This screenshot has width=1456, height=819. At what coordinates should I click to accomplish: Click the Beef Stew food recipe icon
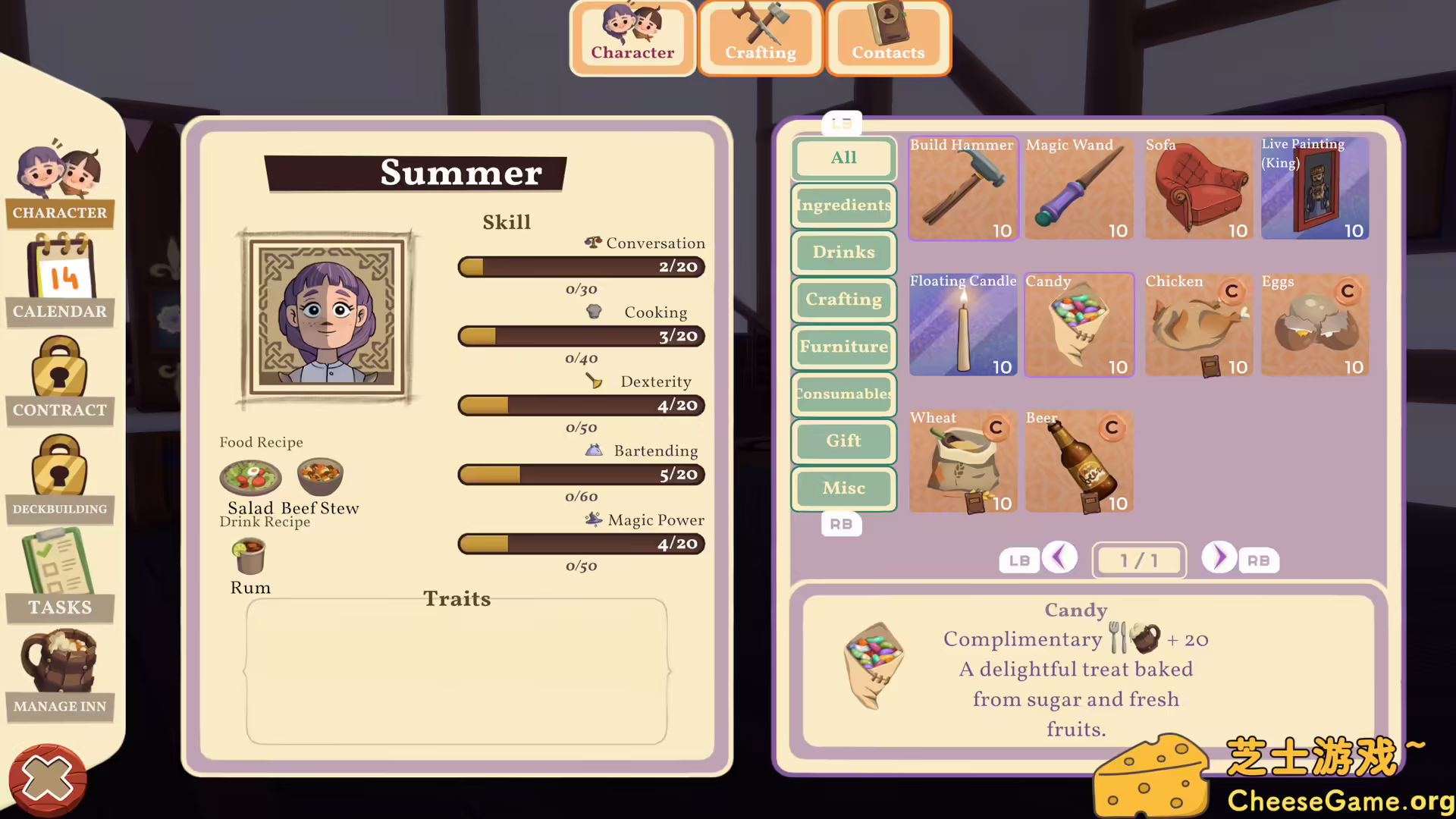click(320, 477)
